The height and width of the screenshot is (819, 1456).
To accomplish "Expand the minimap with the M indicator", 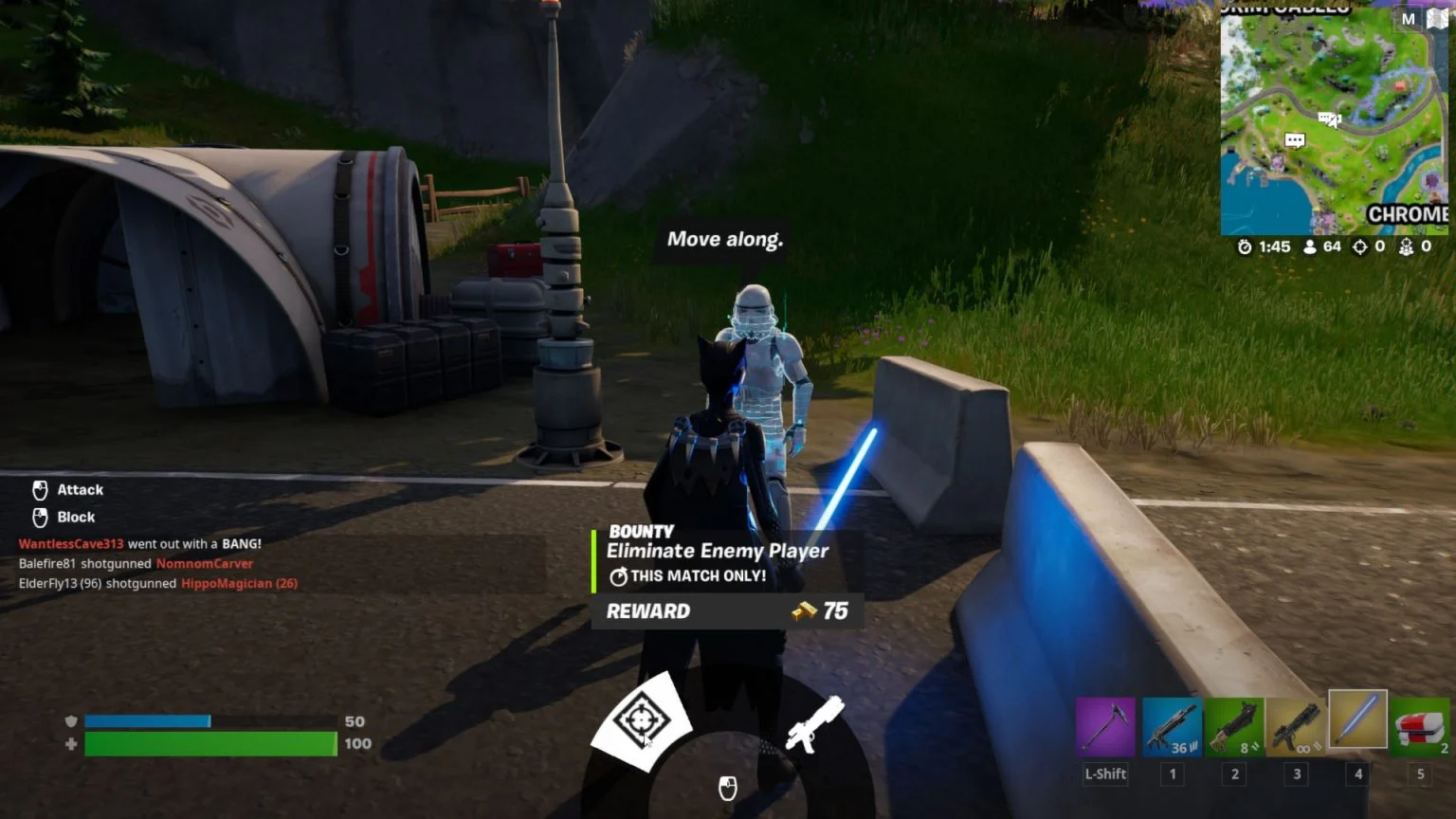I will (x=1408, y=19).
